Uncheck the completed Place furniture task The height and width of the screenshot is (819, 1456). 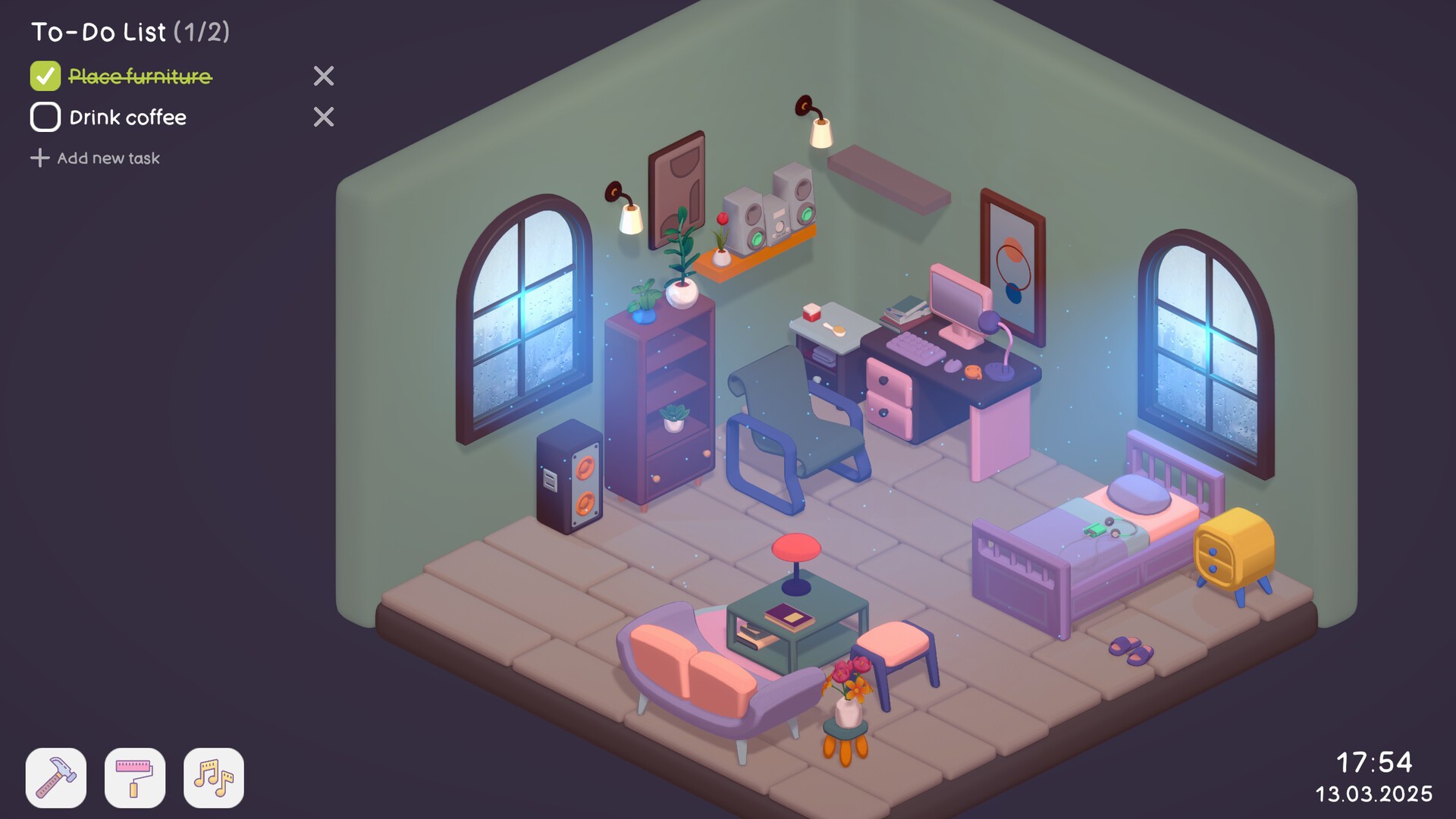click(45, 76)
